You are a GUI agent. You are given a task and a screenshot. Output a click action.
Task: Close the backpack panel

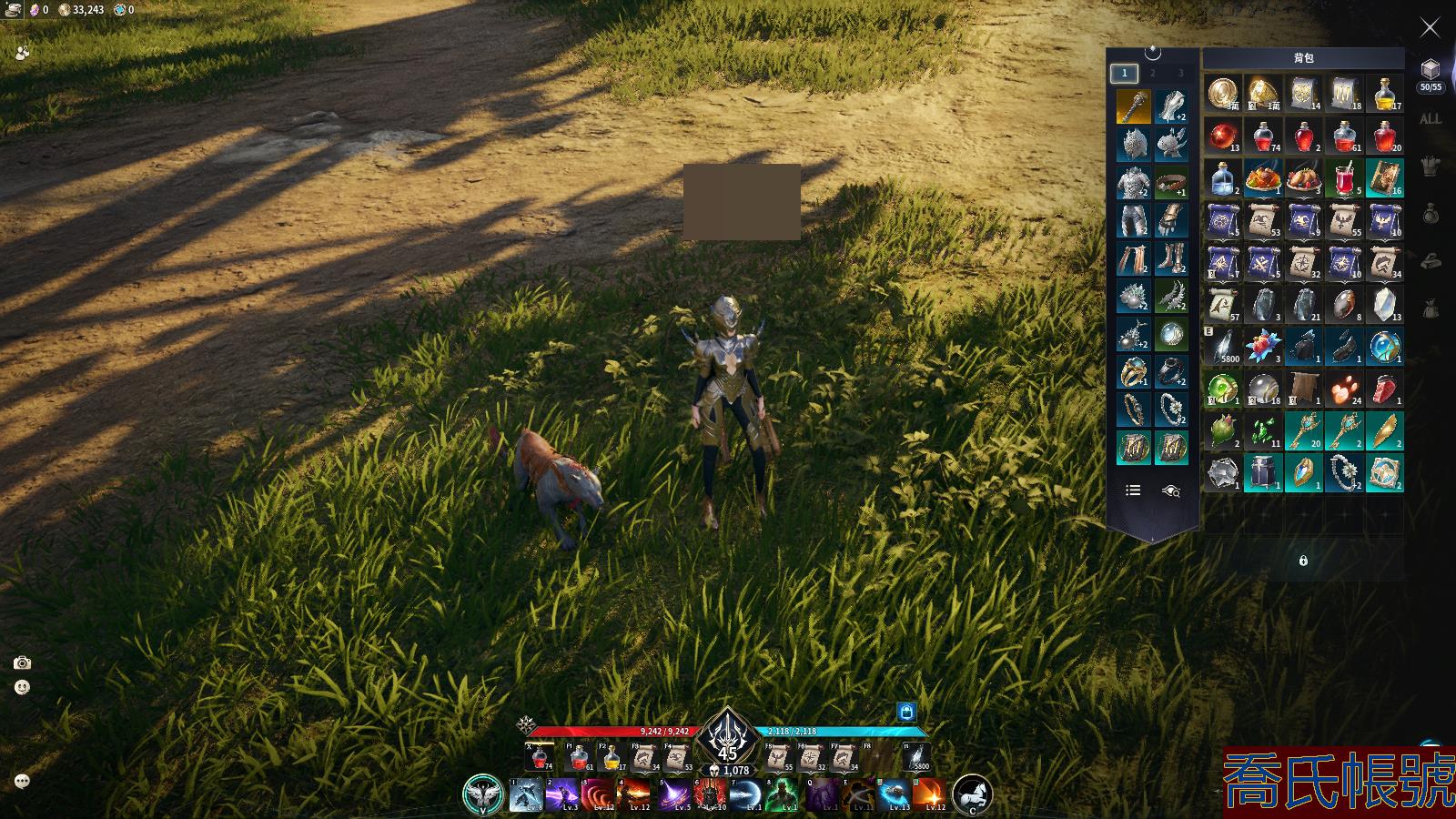point(1430,28)
